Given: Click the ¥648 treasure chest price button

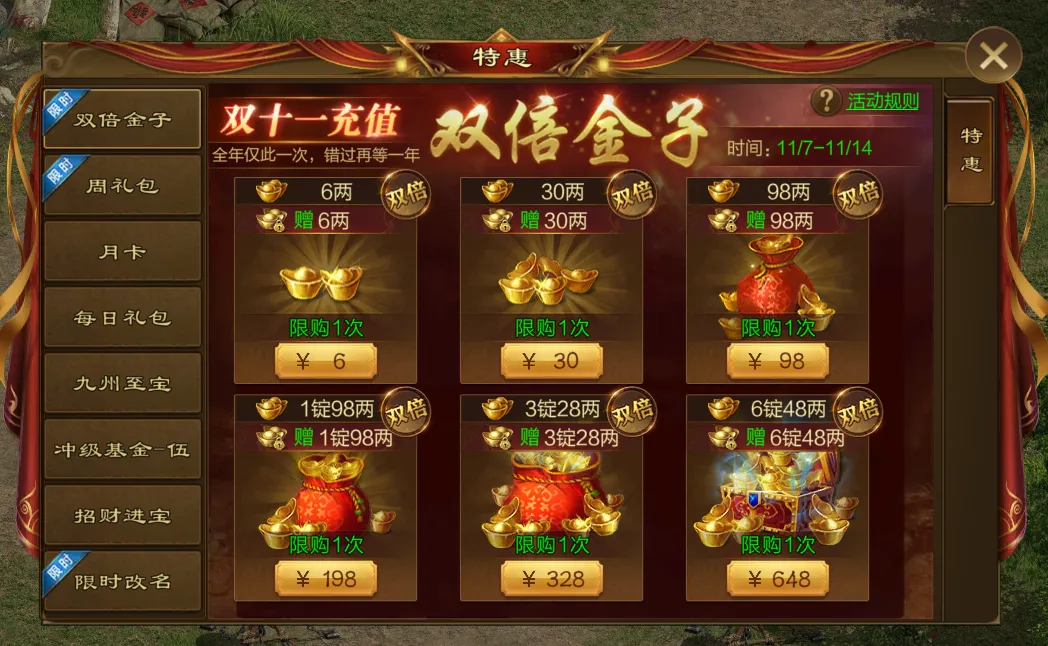Looking at the screenshot, I should coord(778,578).
